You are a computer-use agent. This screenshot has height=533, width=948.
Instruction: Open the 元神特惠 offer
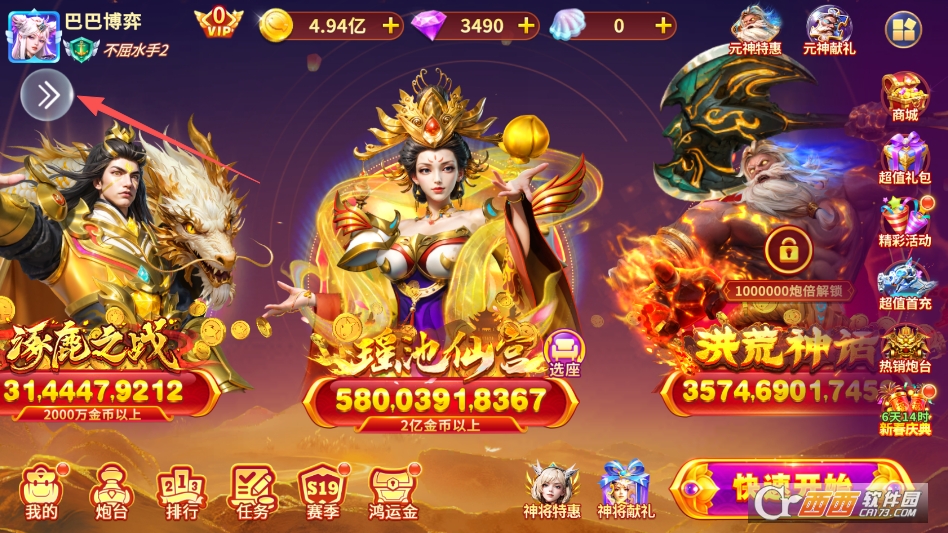click(x=754, y=30)
